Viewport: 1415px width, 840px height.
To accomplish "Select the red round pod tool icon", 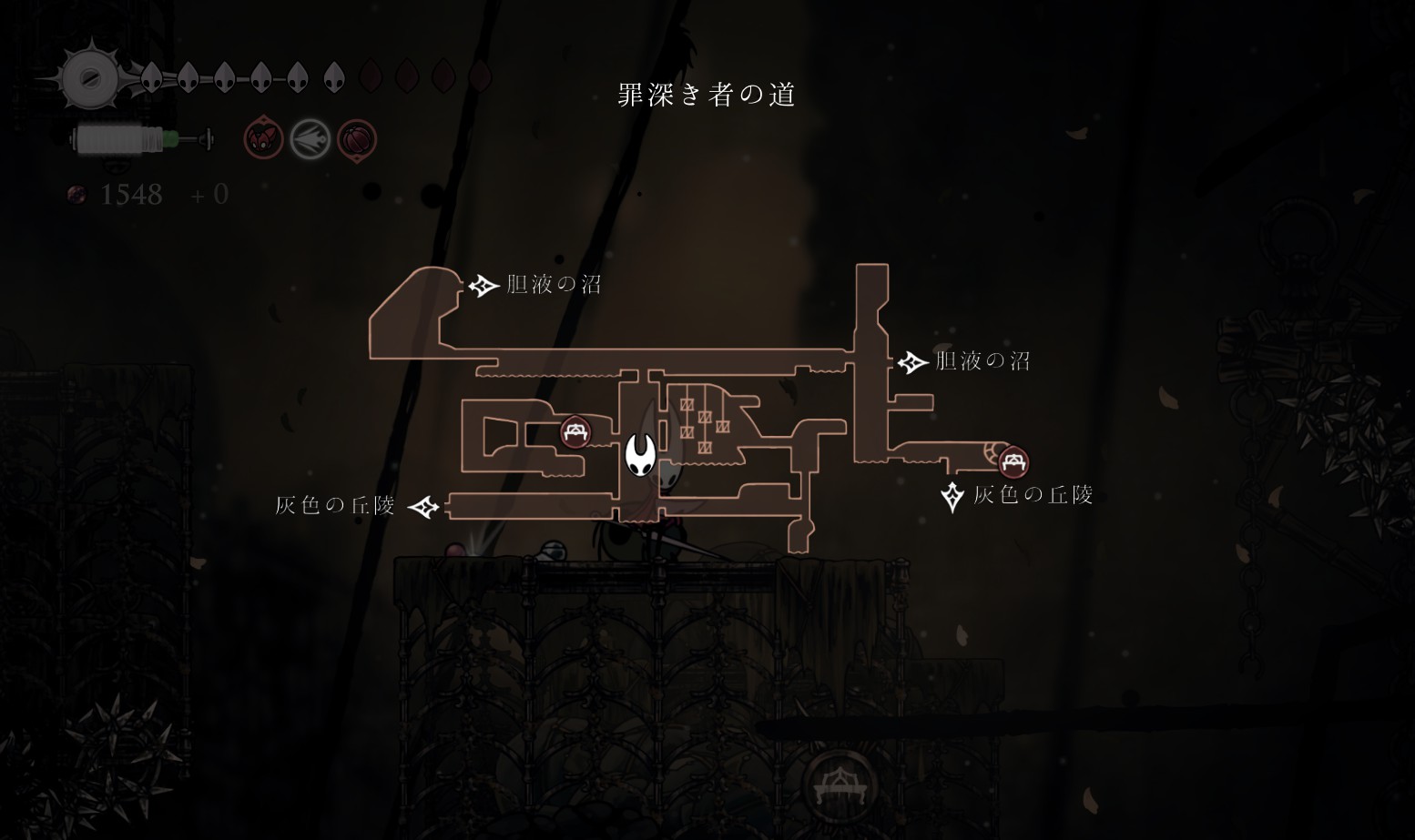I will point(356,140).
